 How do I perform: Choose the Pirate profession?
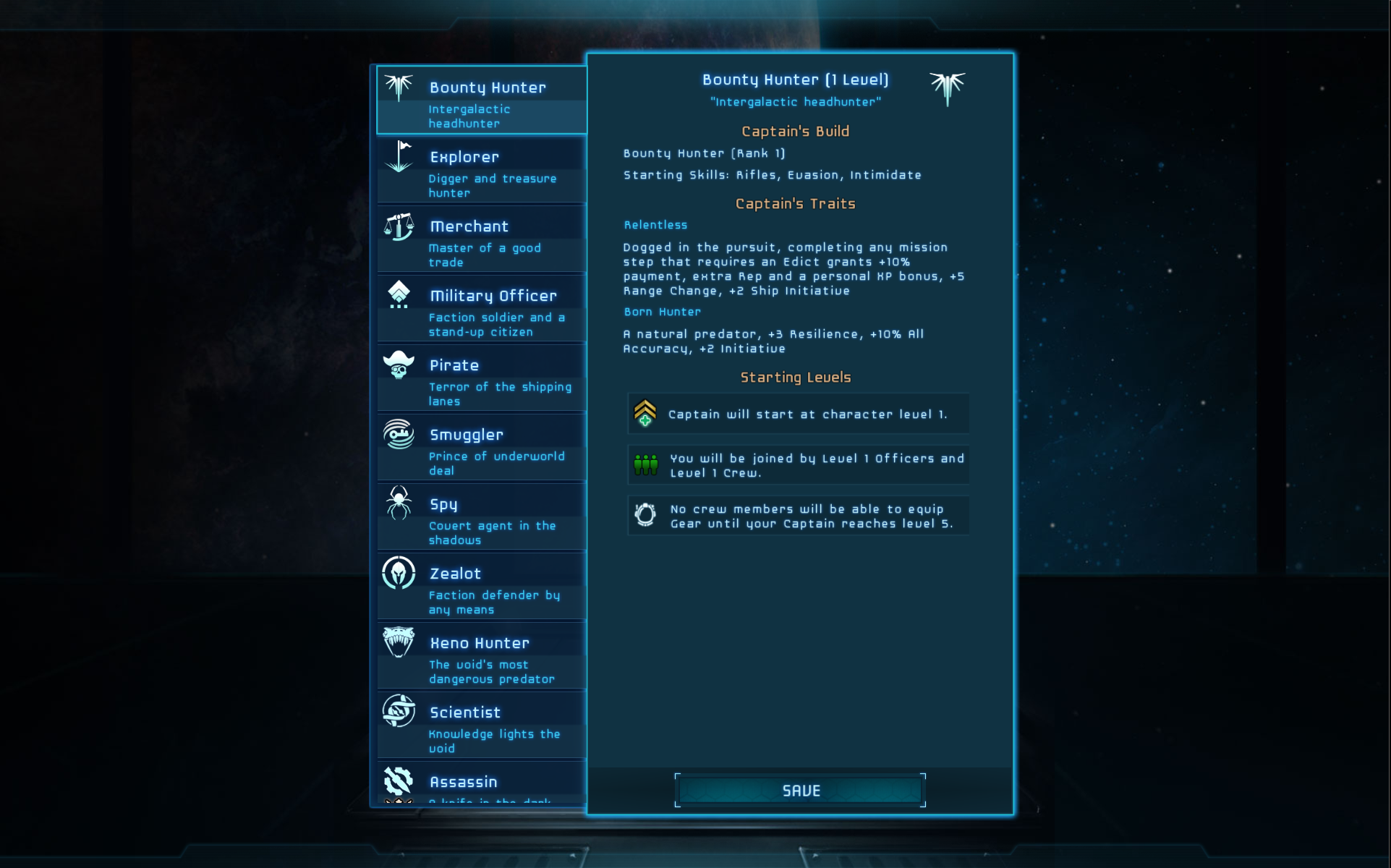(x=482, y=378)
